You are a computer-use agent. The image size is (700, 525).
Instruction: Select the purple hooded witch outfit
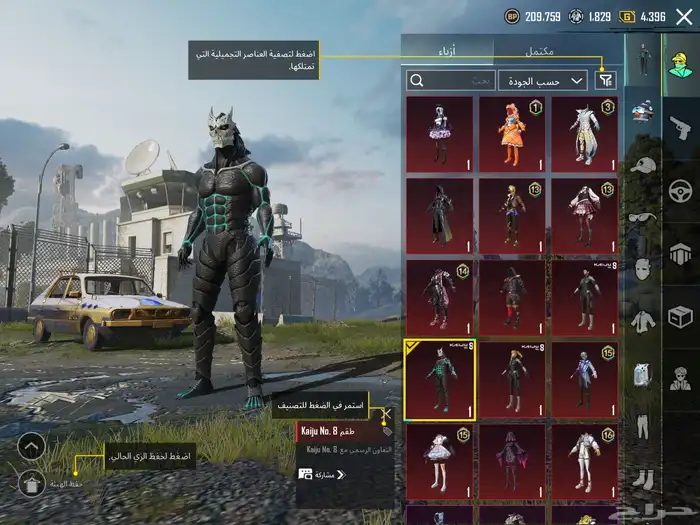511,461
